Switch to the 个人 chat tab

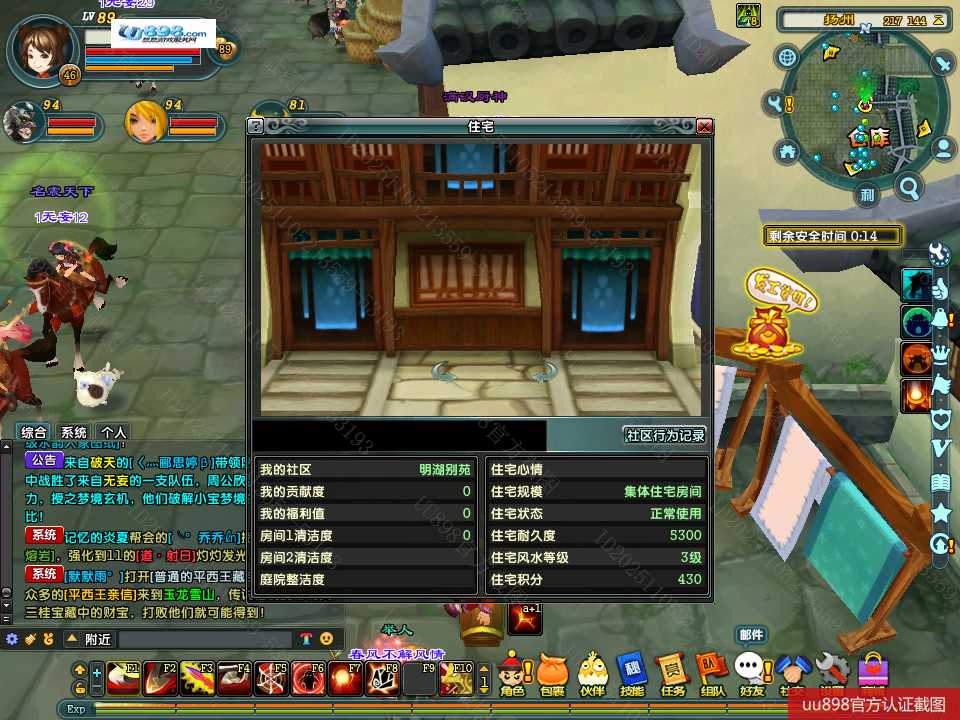click(113, 432)
